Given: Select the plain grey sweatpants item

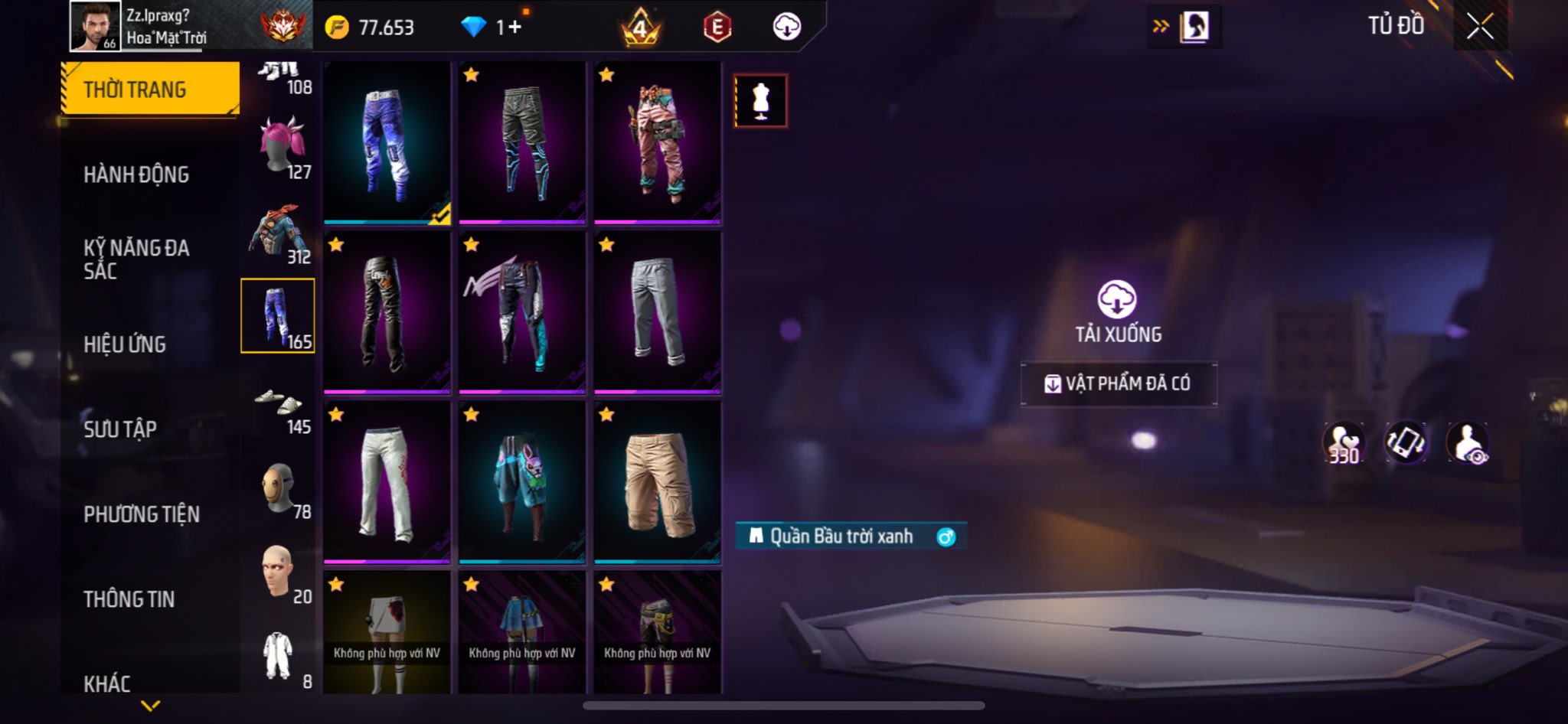Looking at the screenshot, I should [657, 312].
